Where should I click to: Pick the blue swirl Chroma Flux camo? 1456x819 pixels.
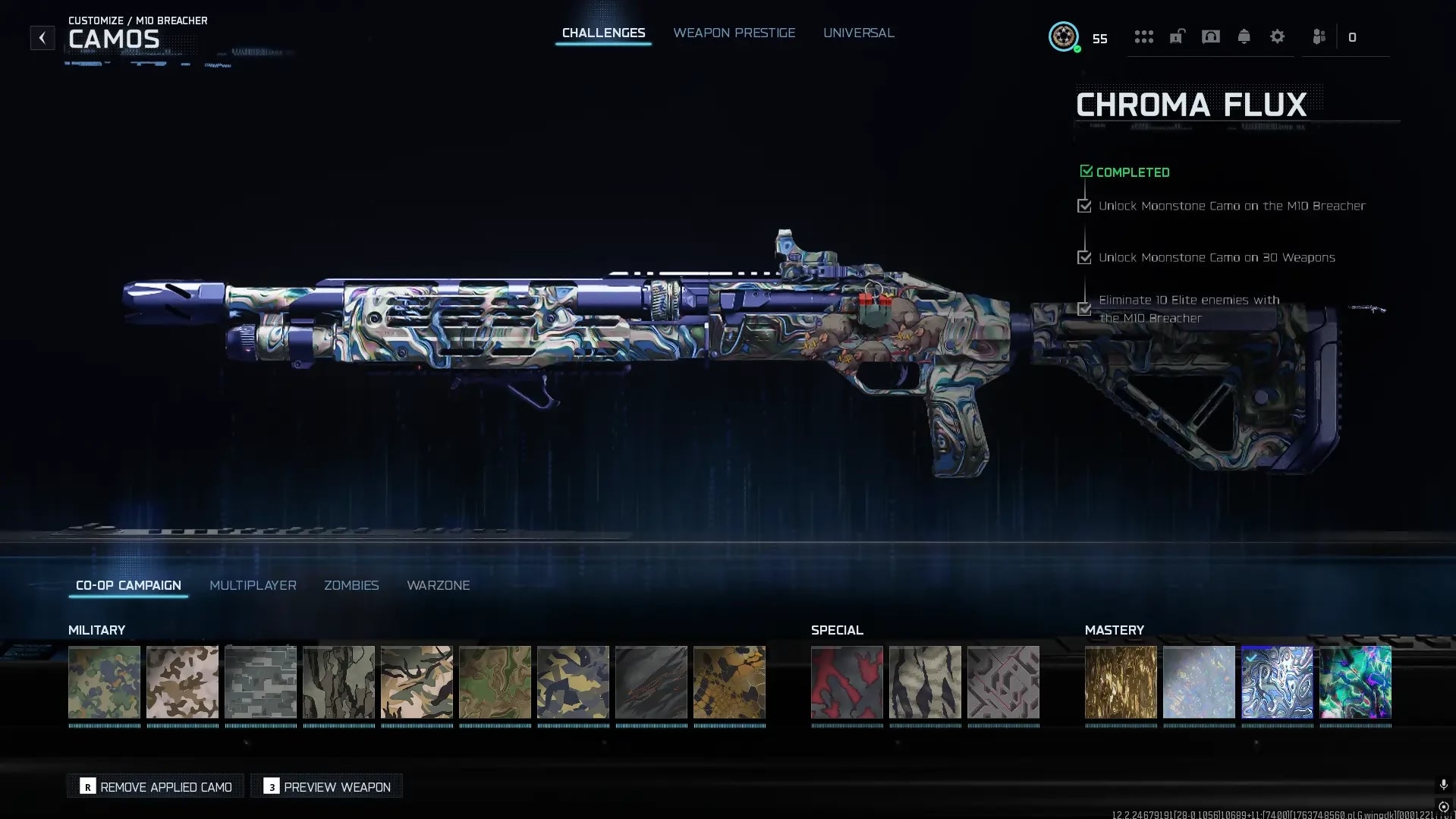click(1277, 682)
